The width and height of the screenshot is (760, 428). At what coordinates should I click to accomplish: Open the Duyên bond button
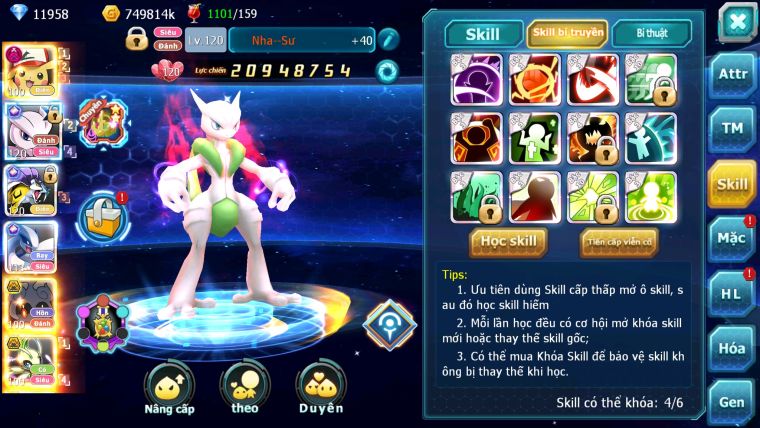point(320,389)
